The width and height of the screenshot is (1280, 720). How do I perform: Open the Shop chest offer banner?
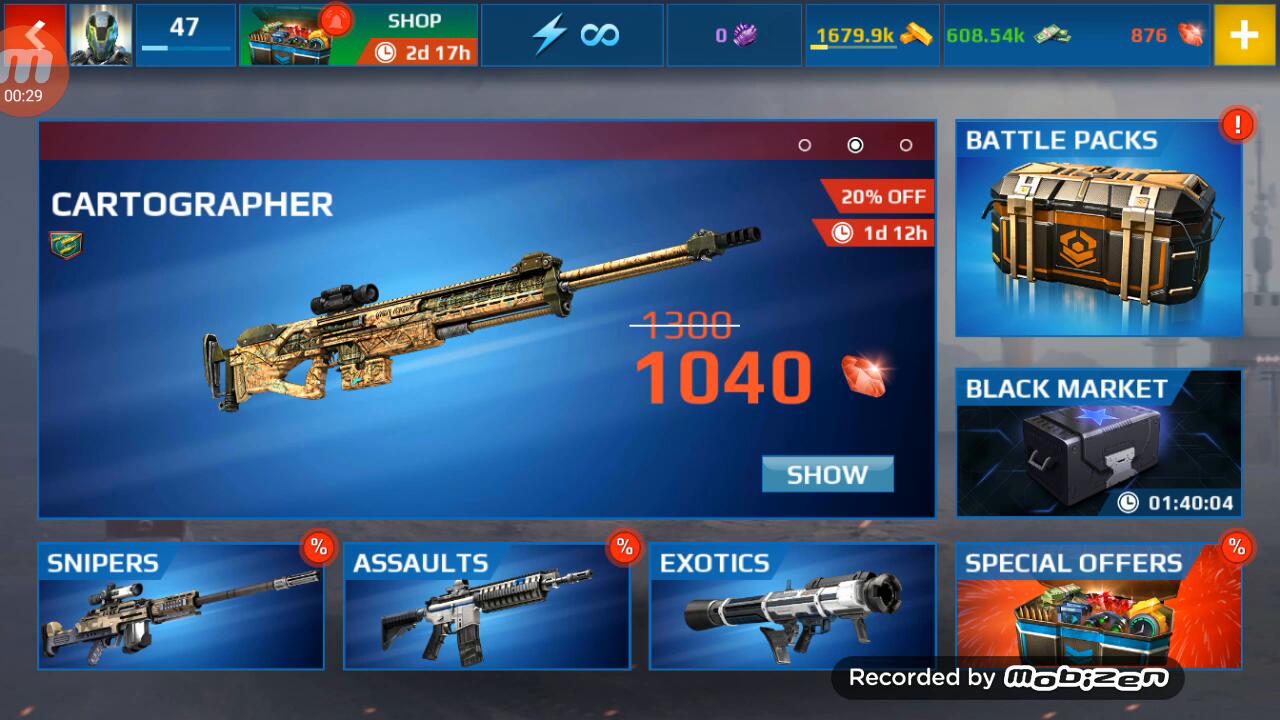[x=358, y=35]
